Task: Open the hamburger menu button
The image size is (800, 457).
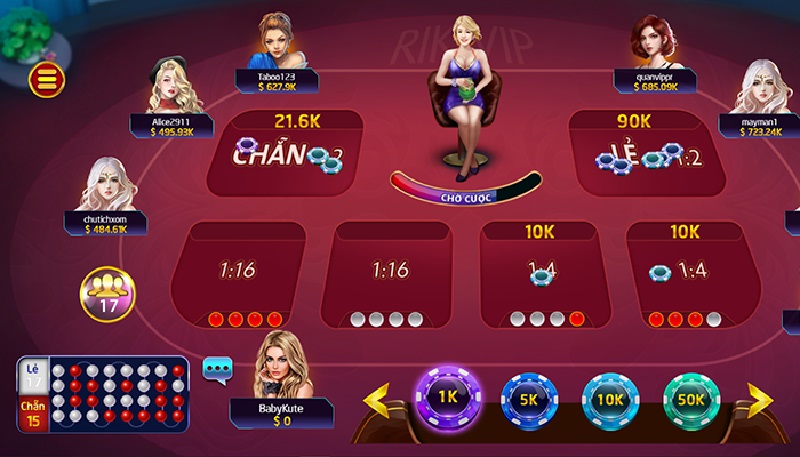Action: click(x=47, y=78)
